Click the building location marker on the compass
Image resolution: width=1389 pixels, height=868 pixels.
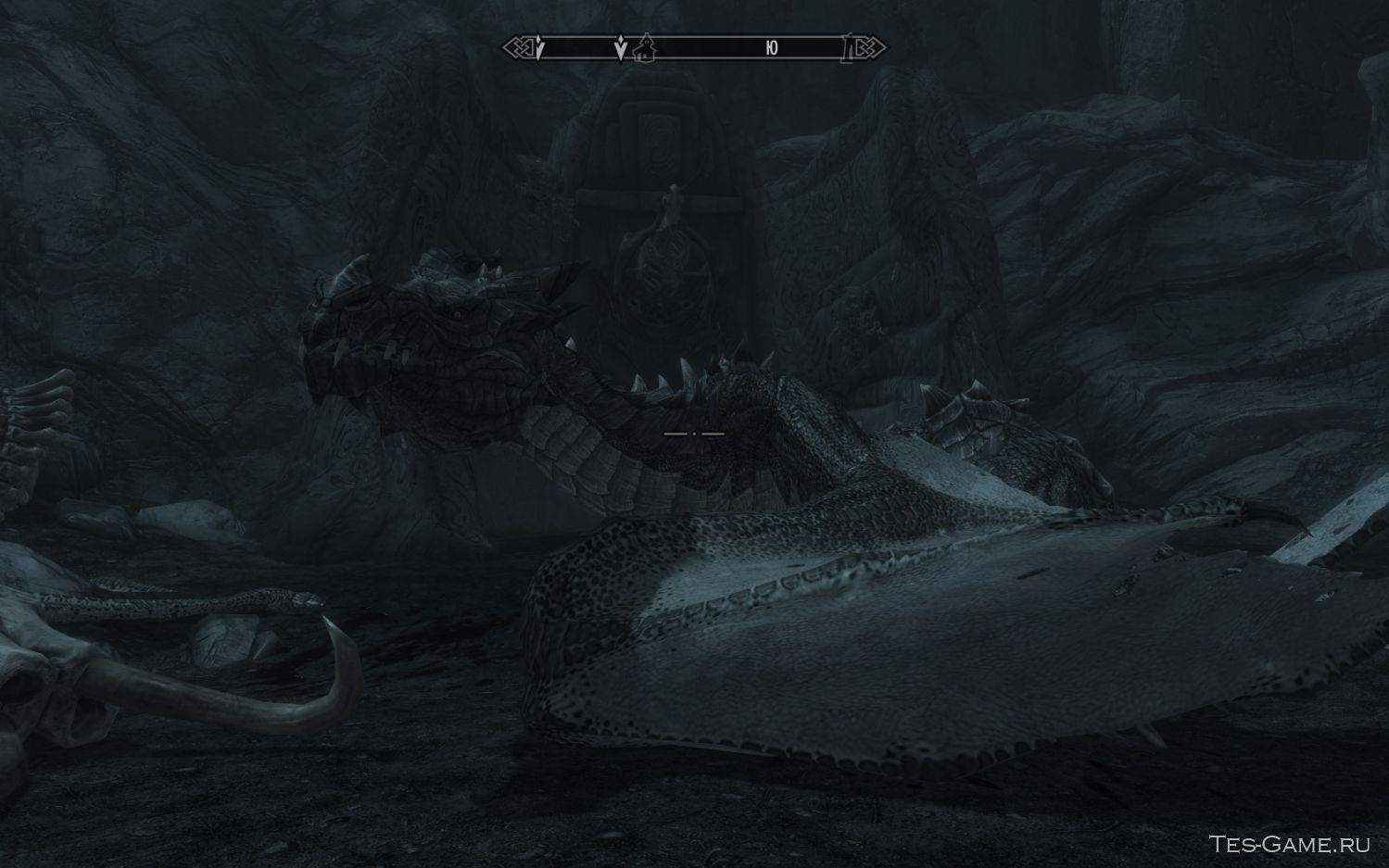click(646, 47)
